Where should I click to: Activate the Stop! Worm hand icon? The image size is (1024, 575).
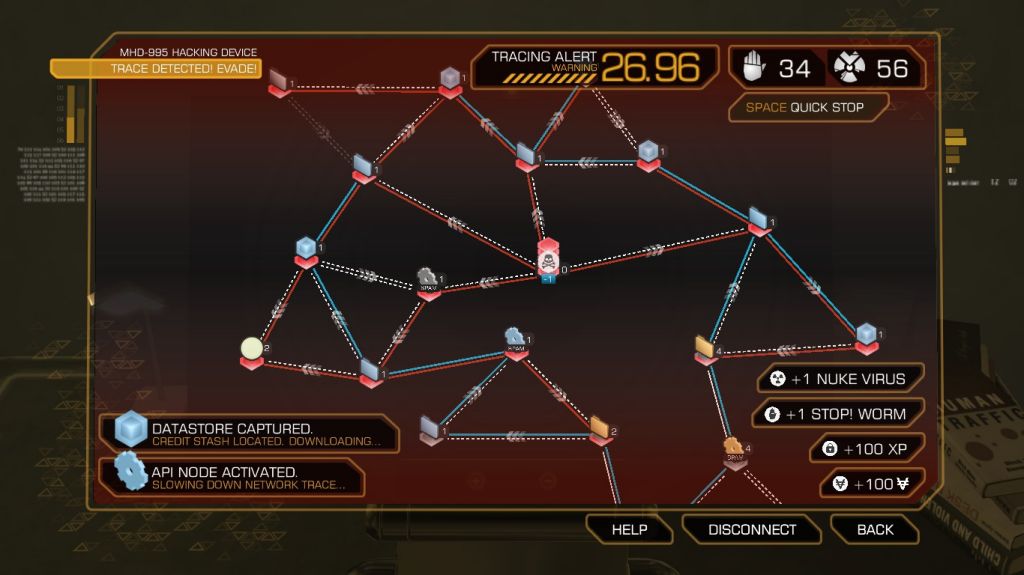click(x=754, y=68)
